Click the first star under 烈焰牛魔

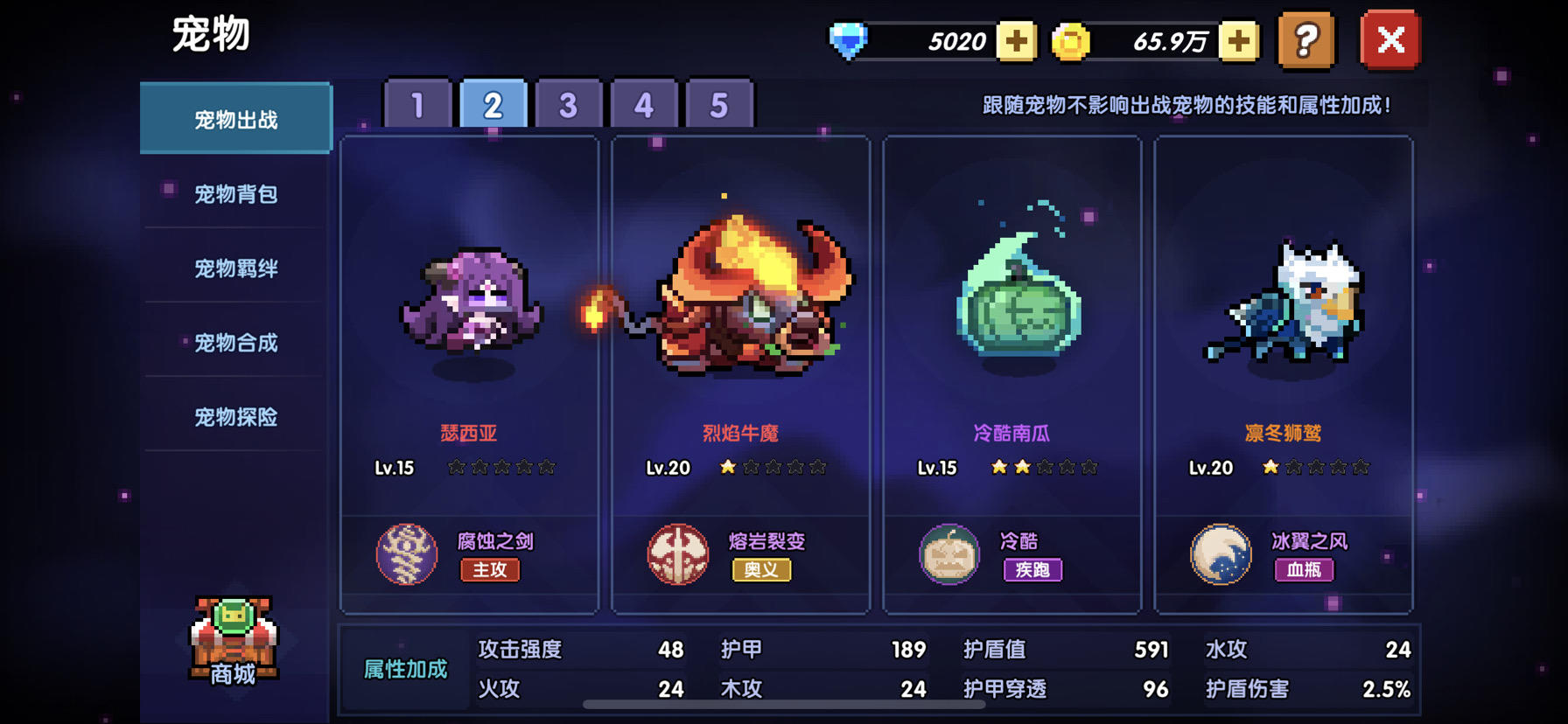pos(727,468)
